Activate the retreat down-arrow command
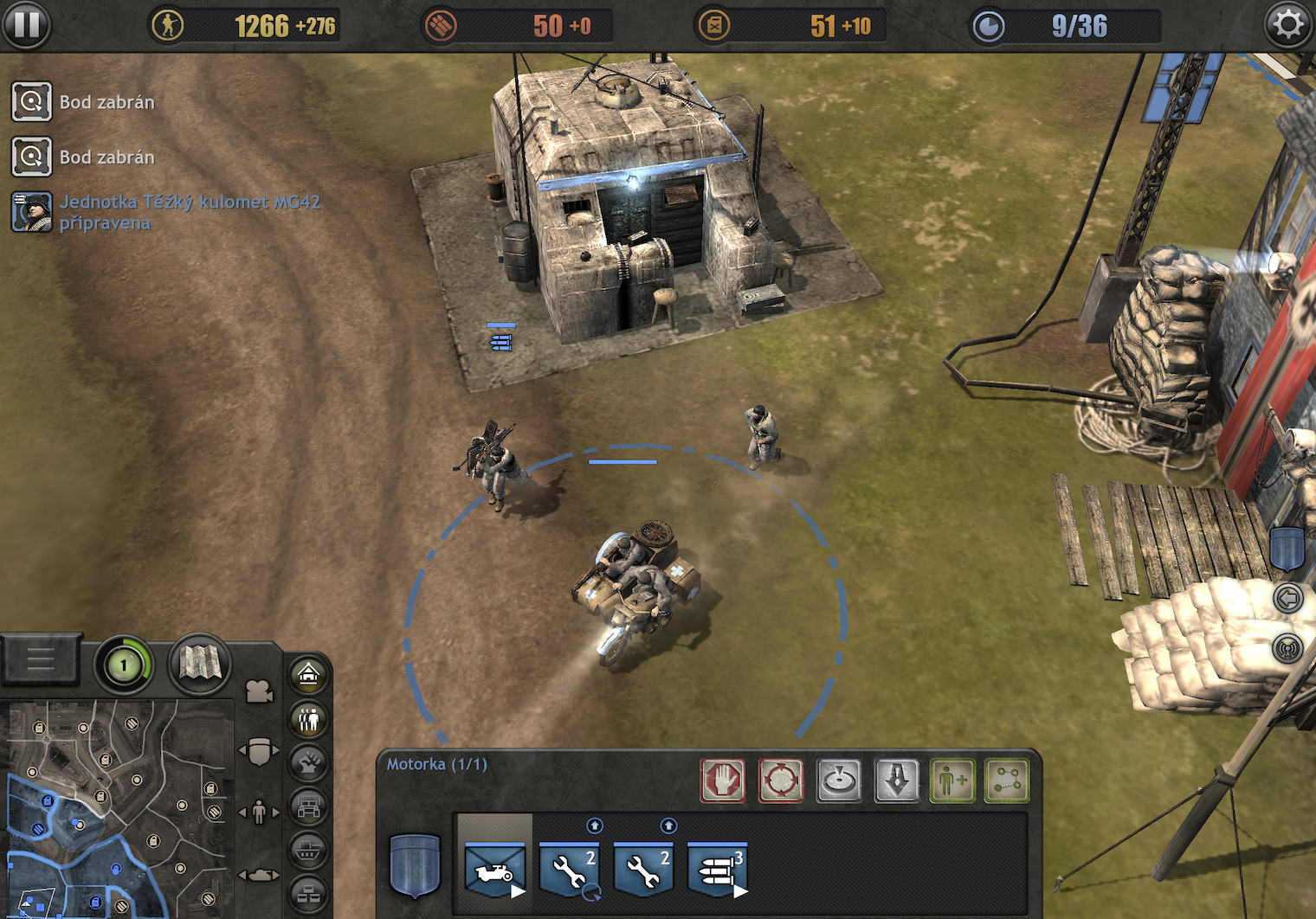This screenshot has width=1316, height=919. pos(897,781)
